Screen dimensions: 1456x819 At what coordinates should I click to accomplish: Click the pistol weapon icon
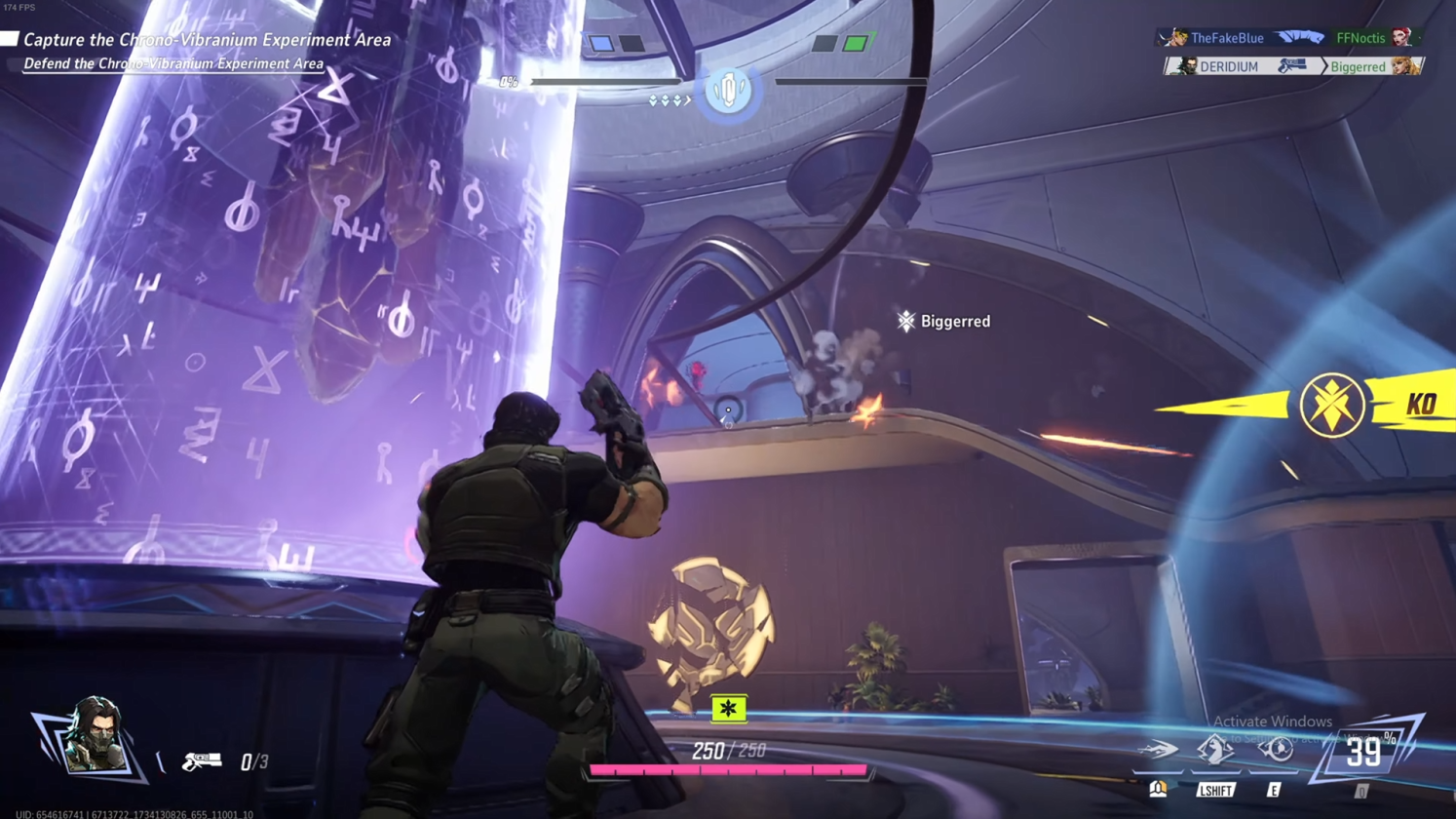(202, 760)
